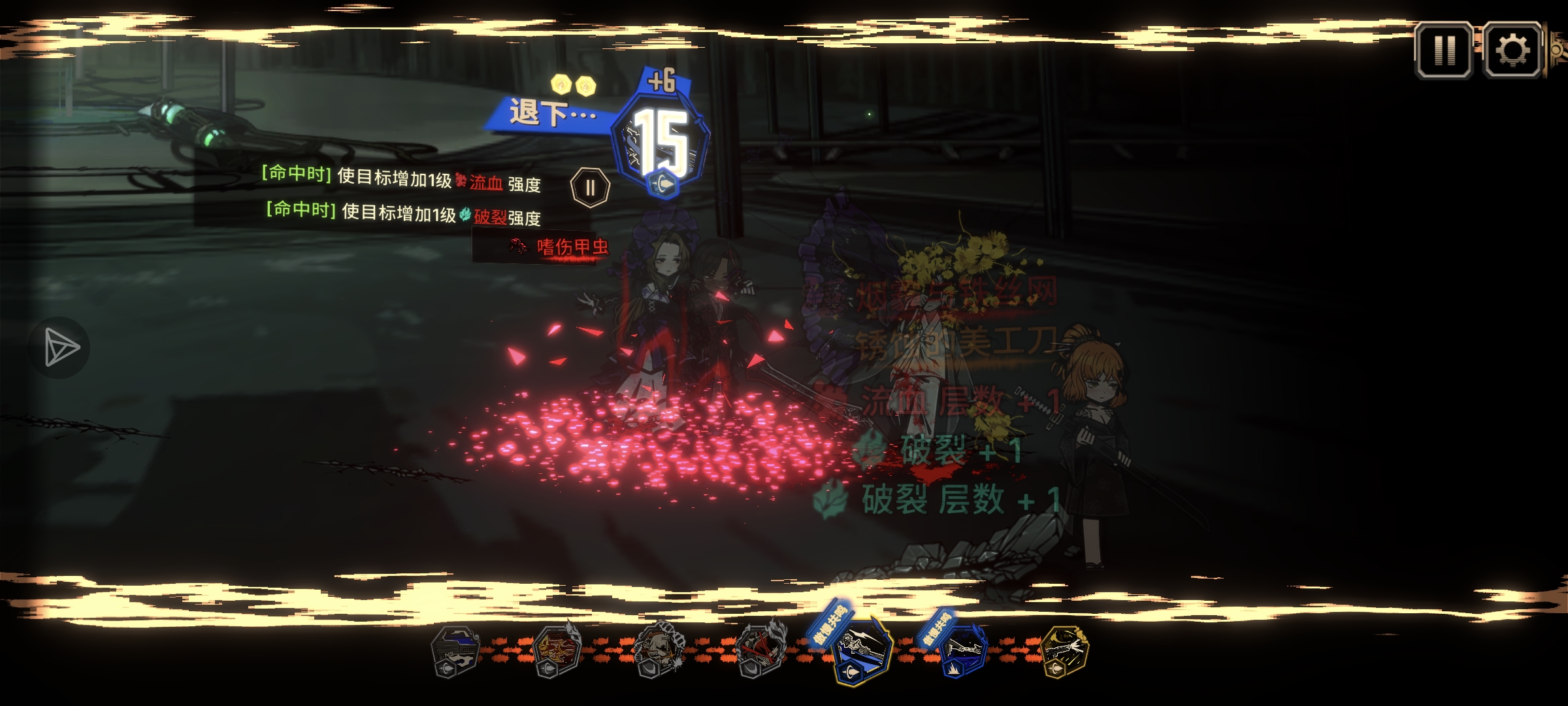This screenshot has width=1568, height=706.
Task: Pause the battle with the top pause button
Action: (x=1444, y=50)
